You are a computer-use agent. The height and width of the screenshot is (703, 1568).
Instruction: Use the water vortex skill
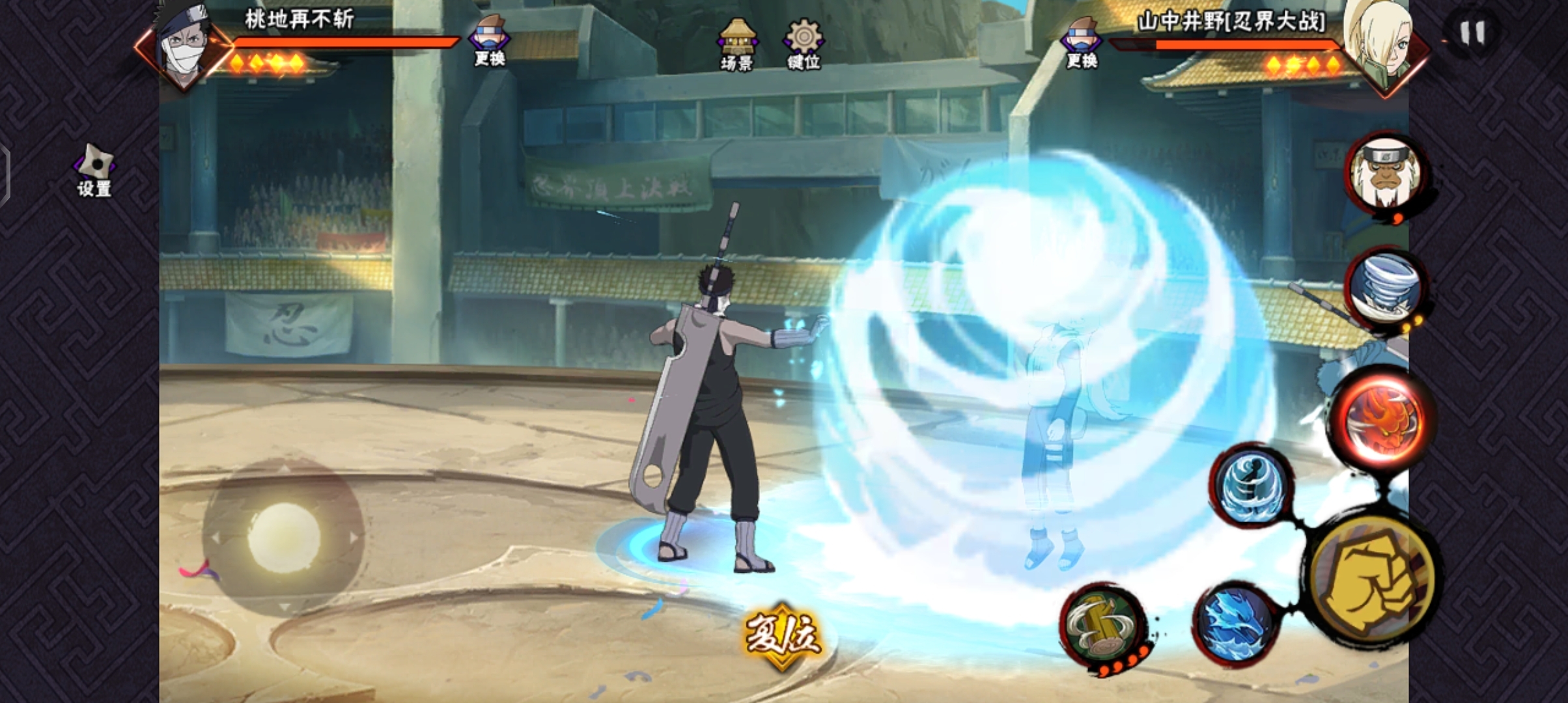tap(1252, 486)
